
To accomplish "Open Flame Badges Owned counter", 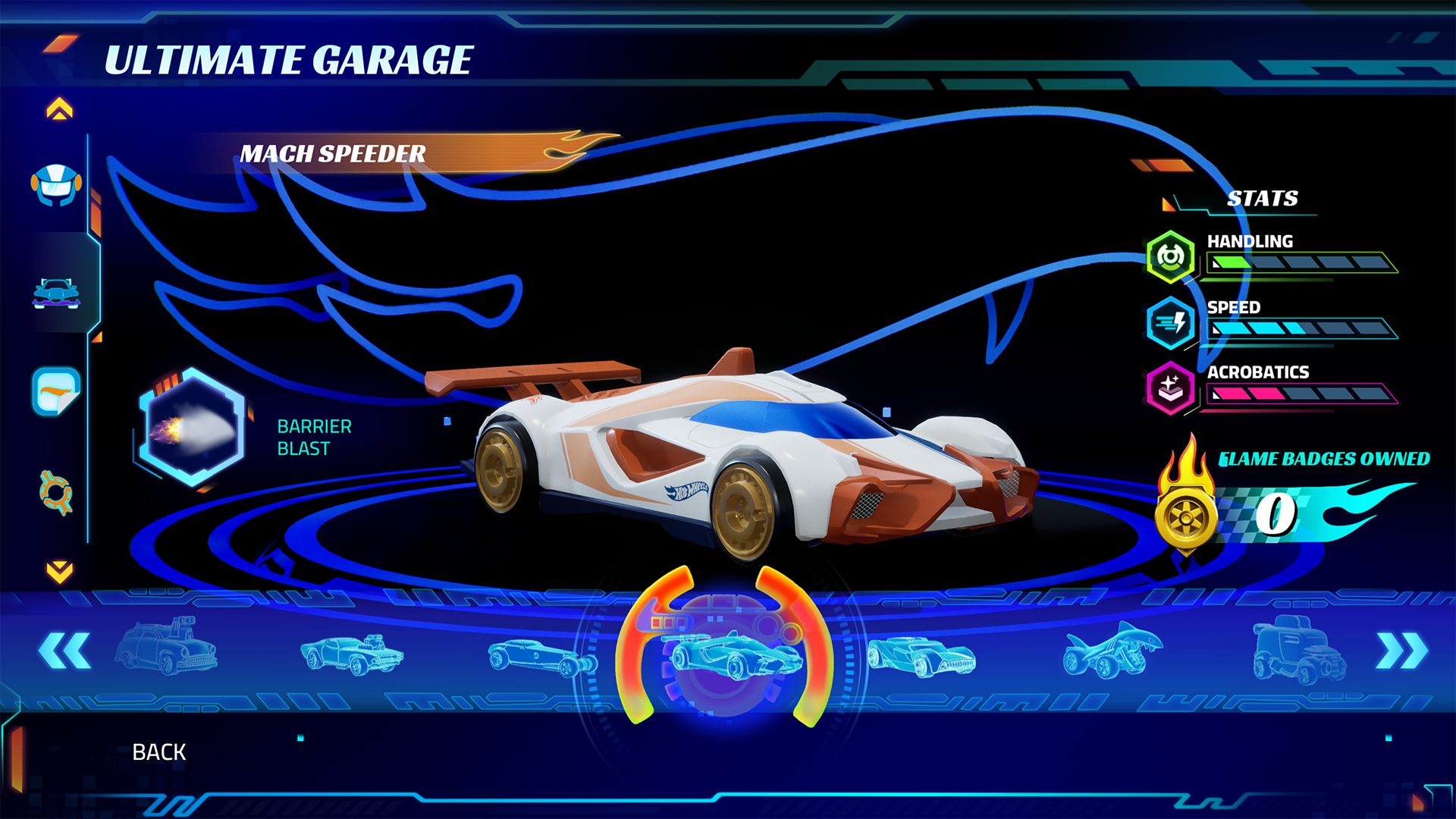I will (1326, 458).
